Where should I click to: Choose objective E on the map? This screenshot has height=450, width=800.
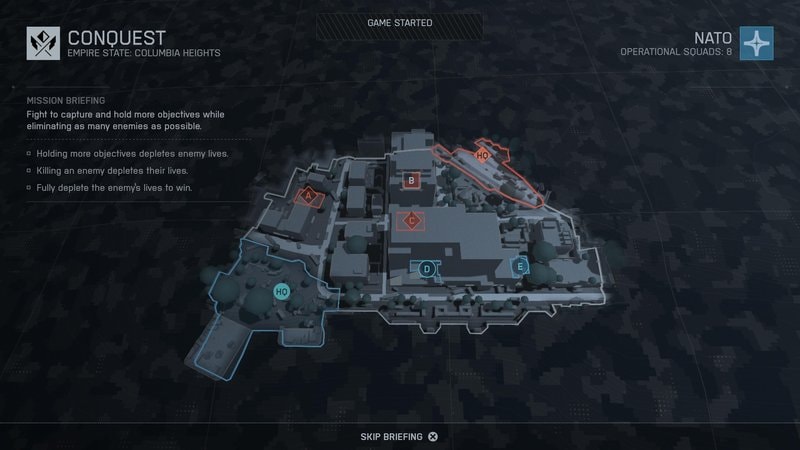coord(519,267)
